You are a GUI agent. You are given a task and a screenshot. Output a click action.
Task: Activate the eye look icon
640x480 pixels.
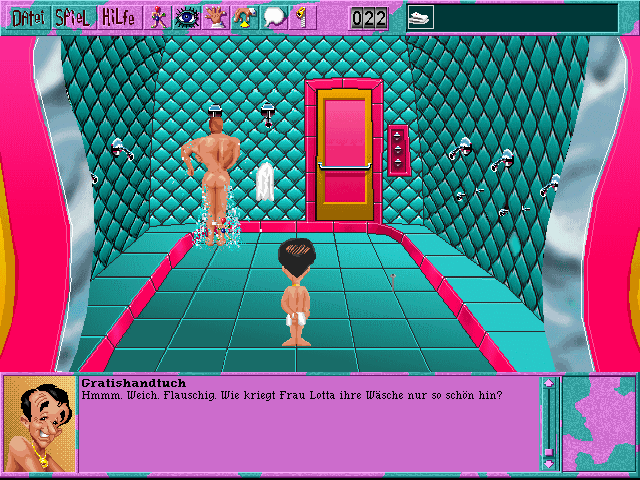(x=187, y=17)
